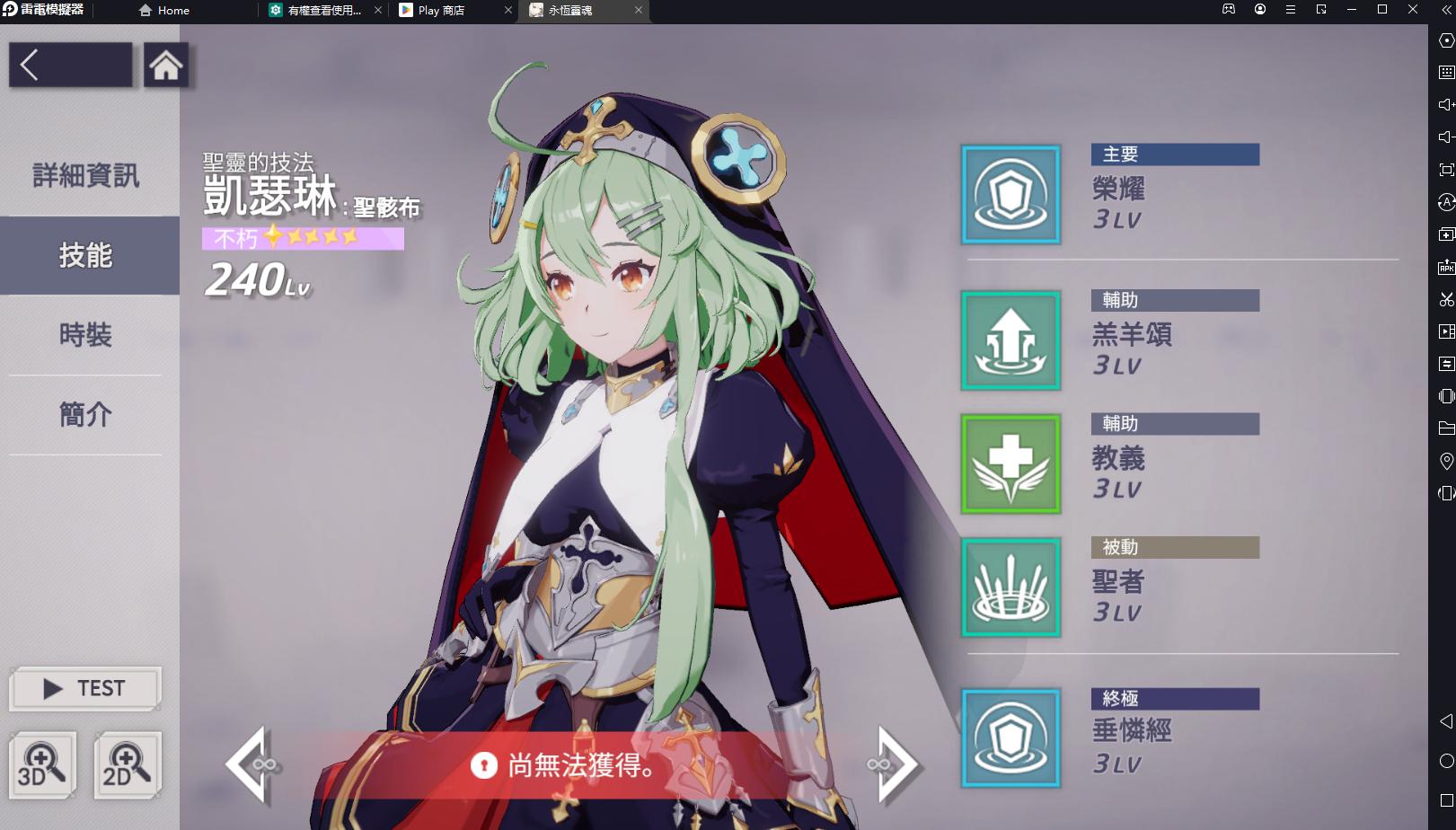
Task: Activate the 2D zoom magnifier
Action: coord(127,764)
